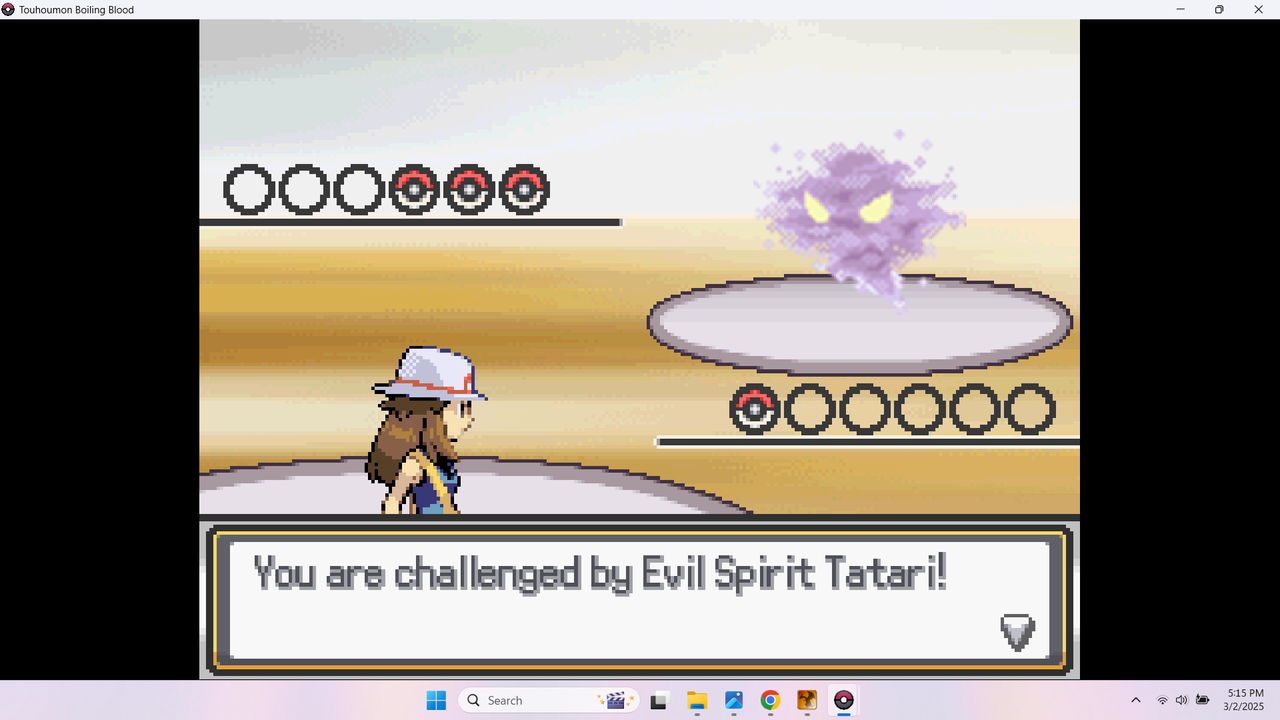Click the Pokéball icon in the title bar
The image size is (1280, 720).
point(9,10)
